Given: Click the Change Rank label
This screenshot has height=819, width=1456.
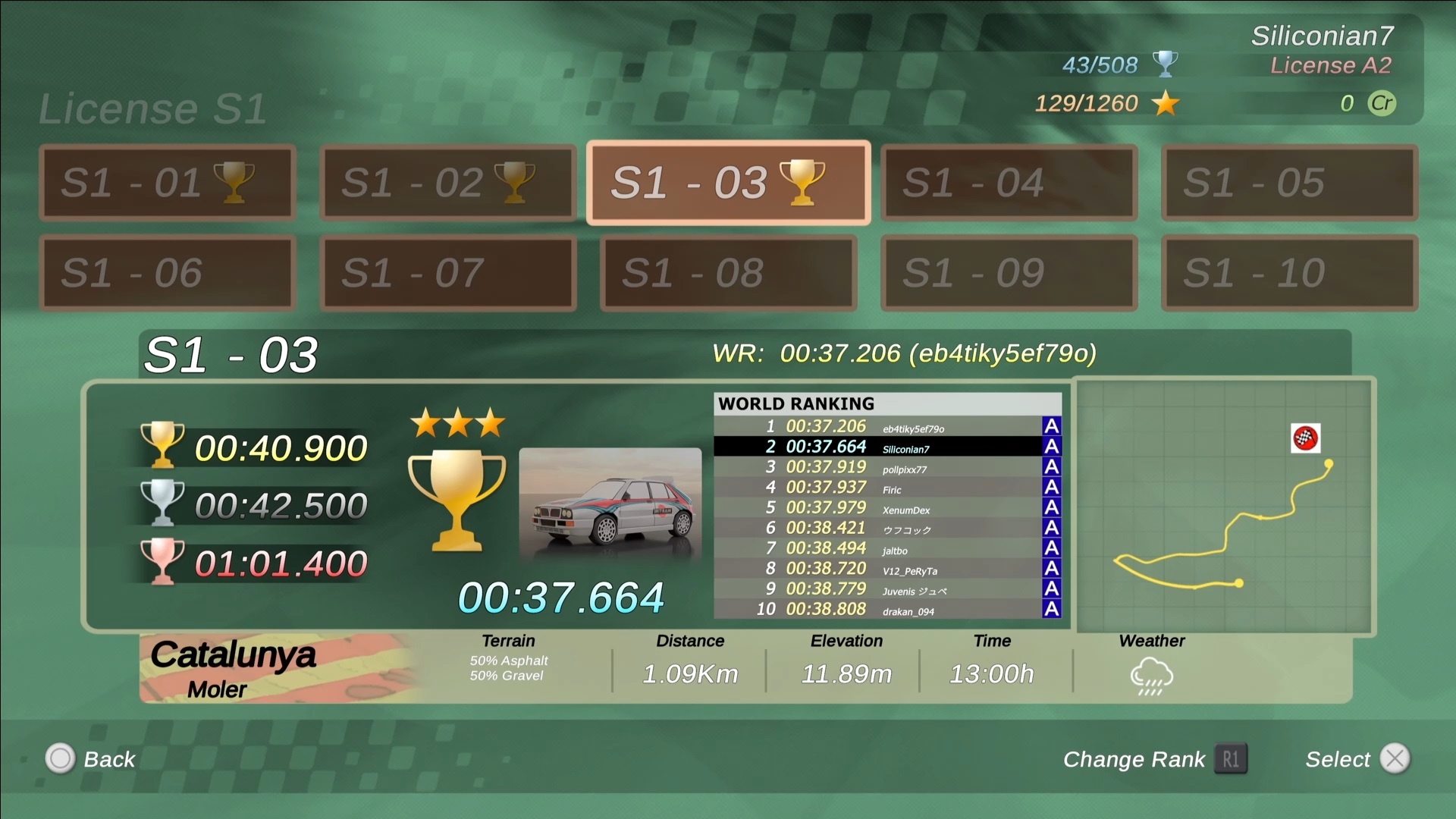Looking at the screenshot, I should (x=1134, y=759).
